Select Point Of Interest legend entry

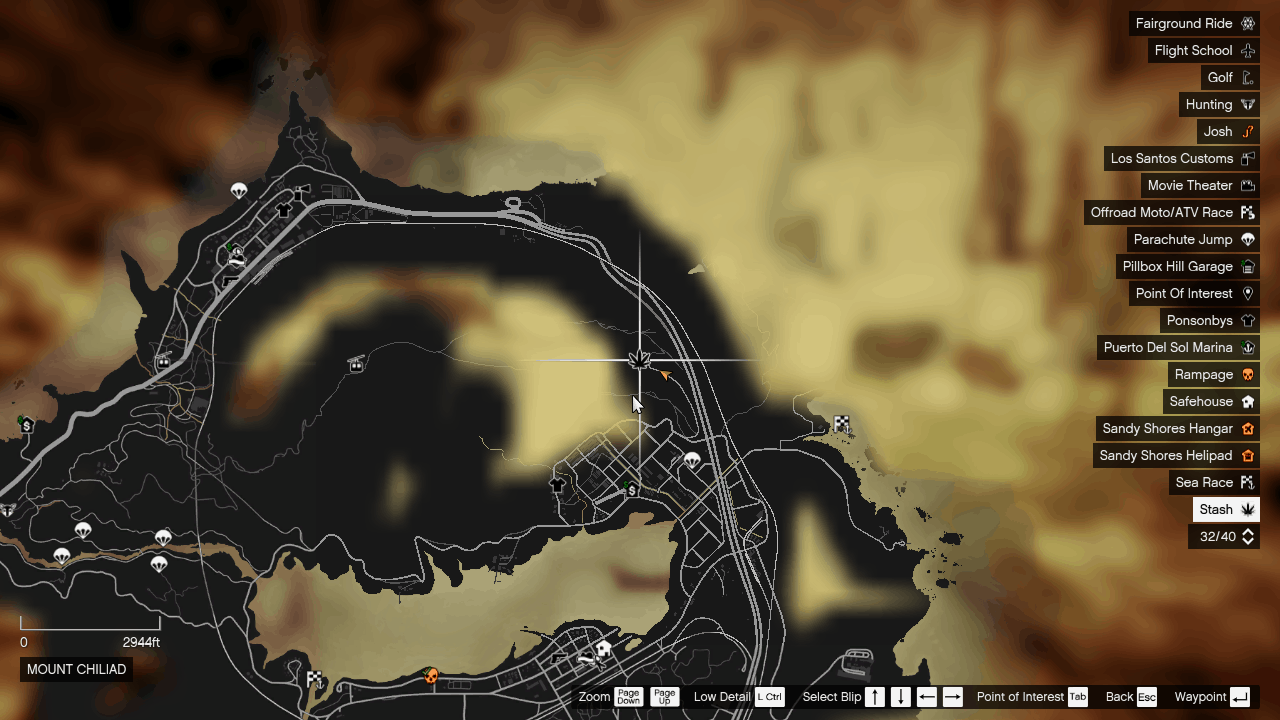1194,293
